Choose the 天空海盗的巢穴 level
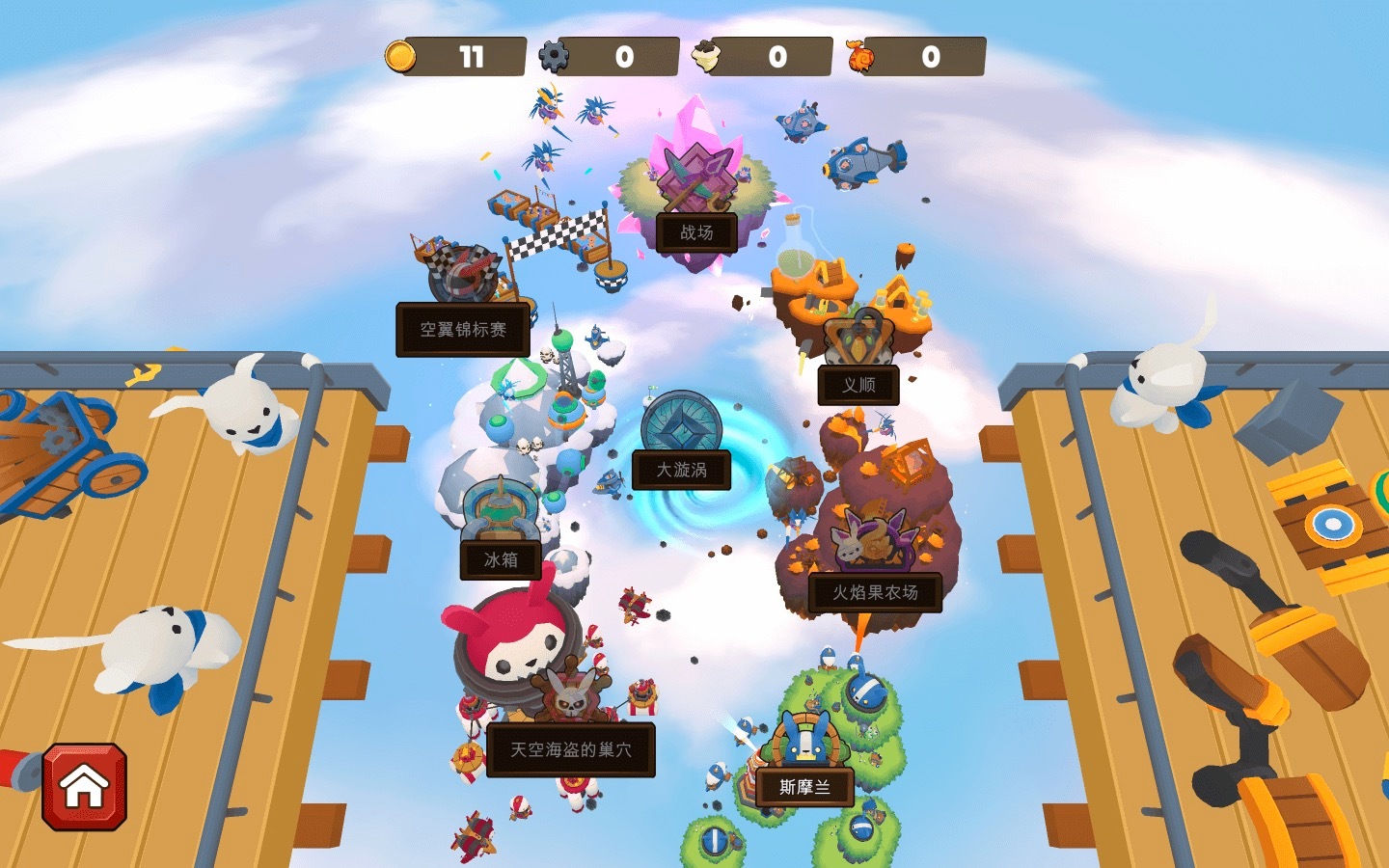Image resolution: width=1389 pixels, height=868 pixels. (x=570, y=749)
